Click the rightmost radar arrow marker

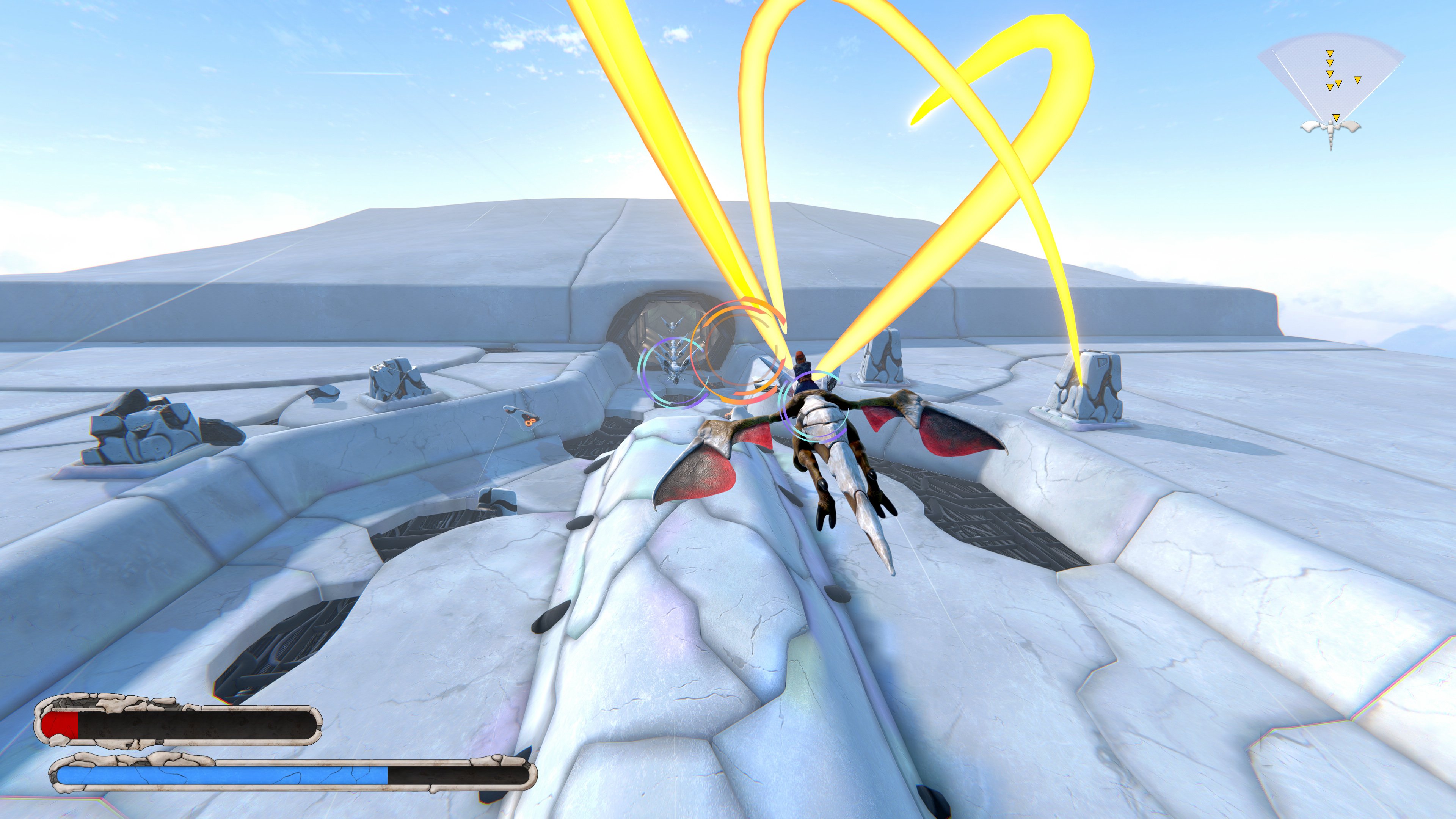click(x=1358, y=80)
